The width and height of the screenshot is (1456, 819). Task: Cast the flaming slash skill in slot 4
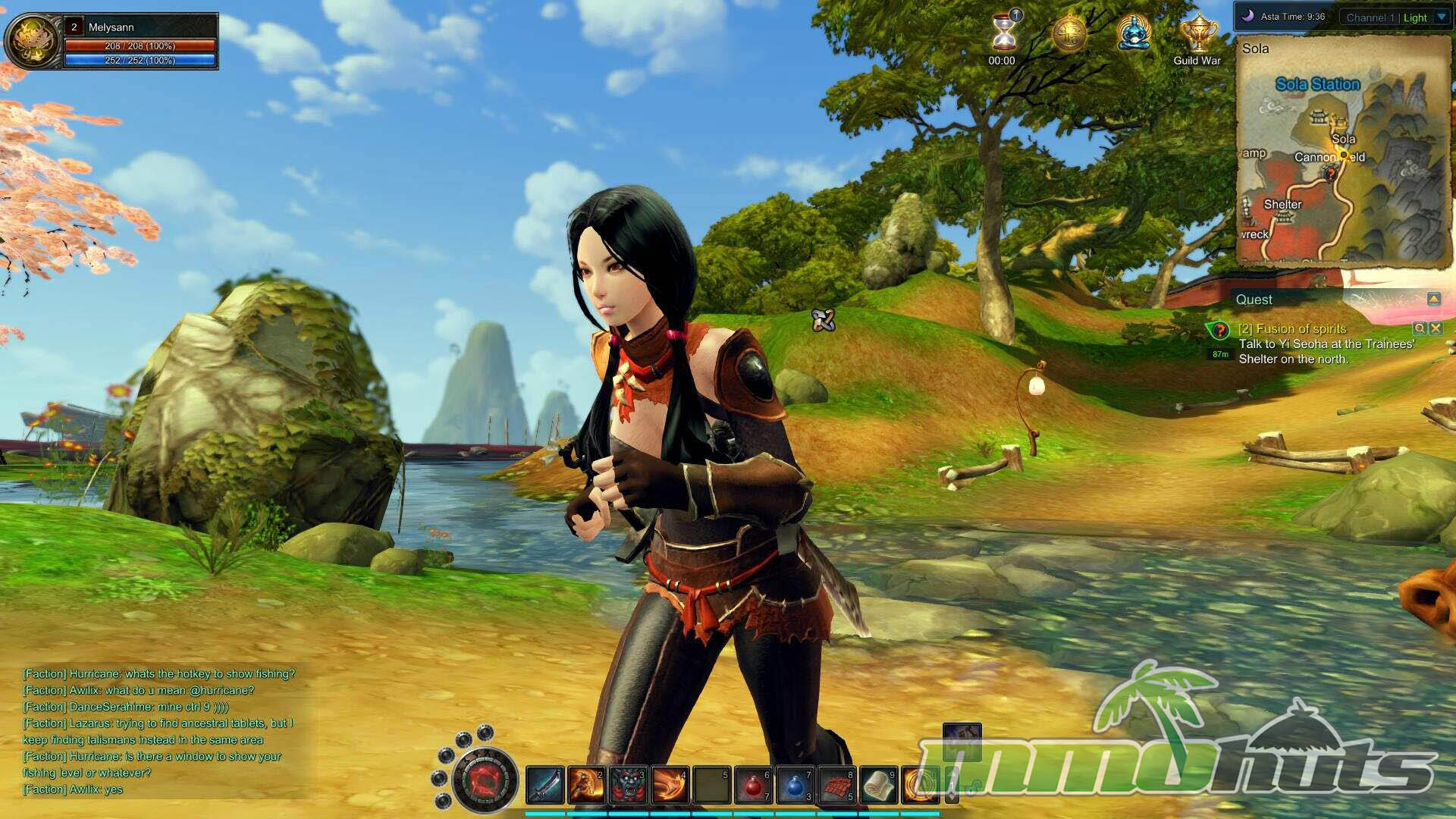point(670,785)
